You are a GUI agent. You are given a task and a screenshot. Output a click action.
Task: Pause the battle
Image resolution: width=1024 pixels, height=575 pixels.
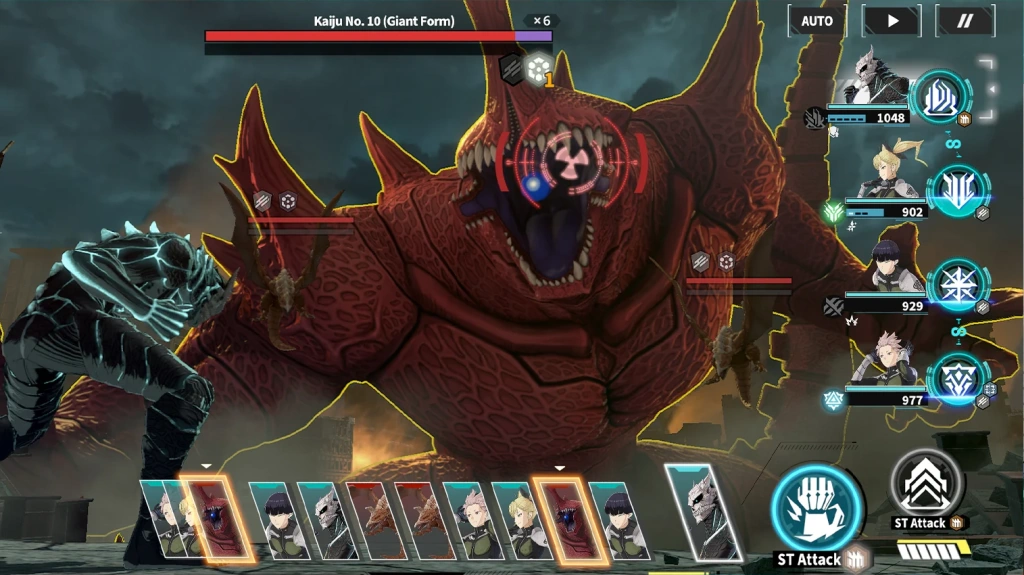pos(965,20)
